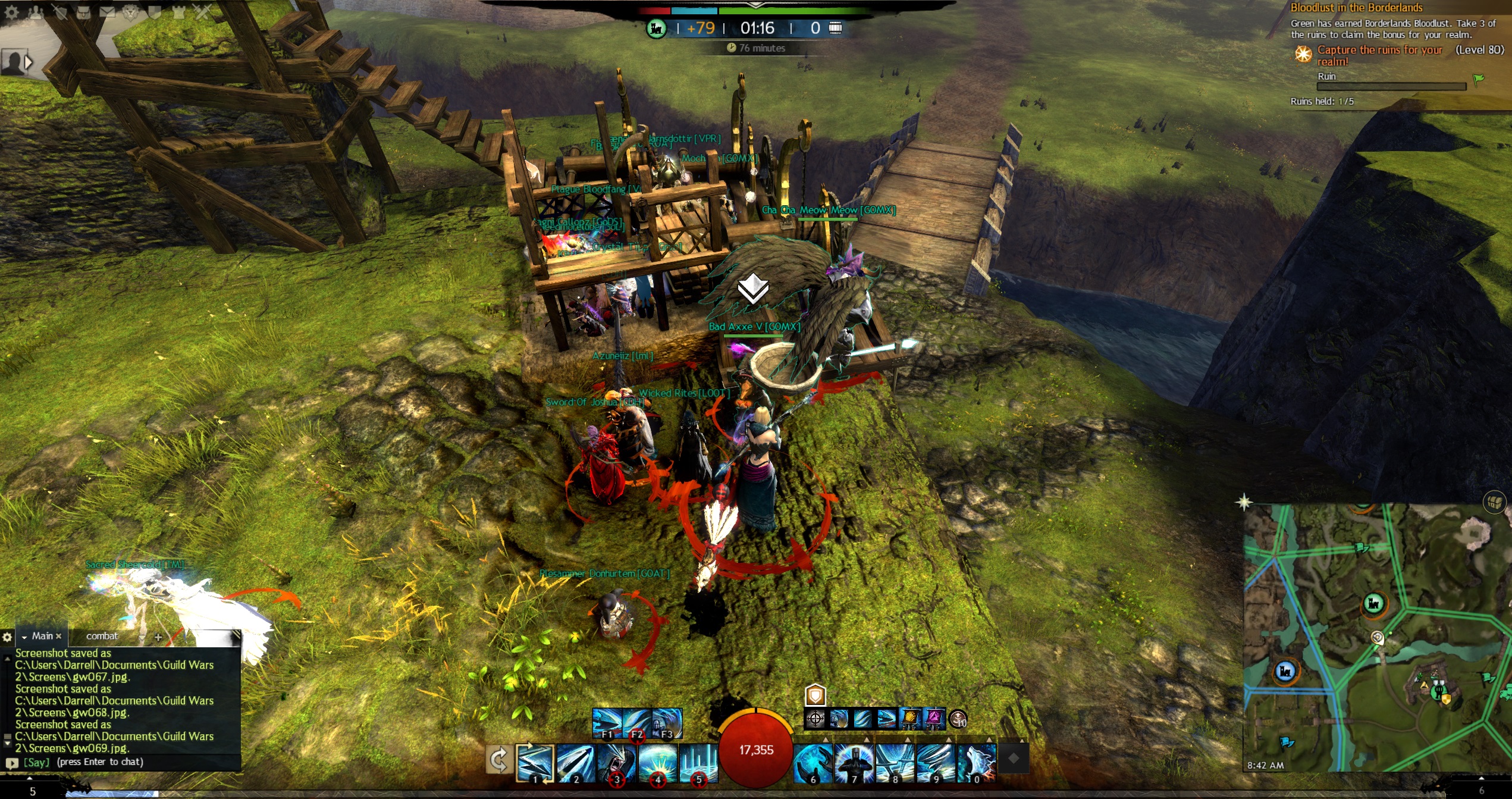Activate the howling wolf elite skill
Viewport: 1512px width, 799px height.
click(x=977, y=762)
